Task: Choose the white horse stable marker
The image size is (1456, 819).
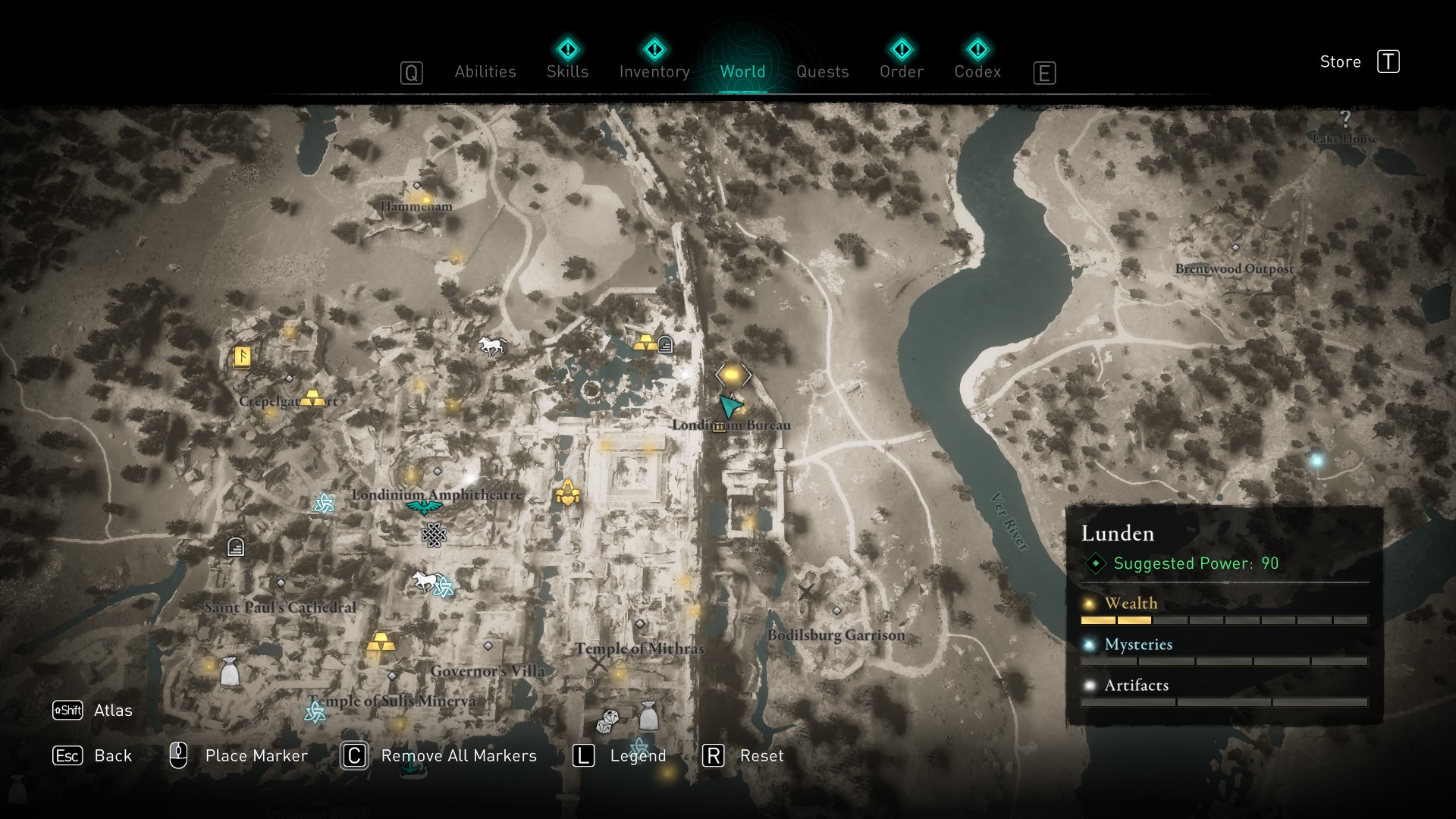Action: tap(492, 346)
